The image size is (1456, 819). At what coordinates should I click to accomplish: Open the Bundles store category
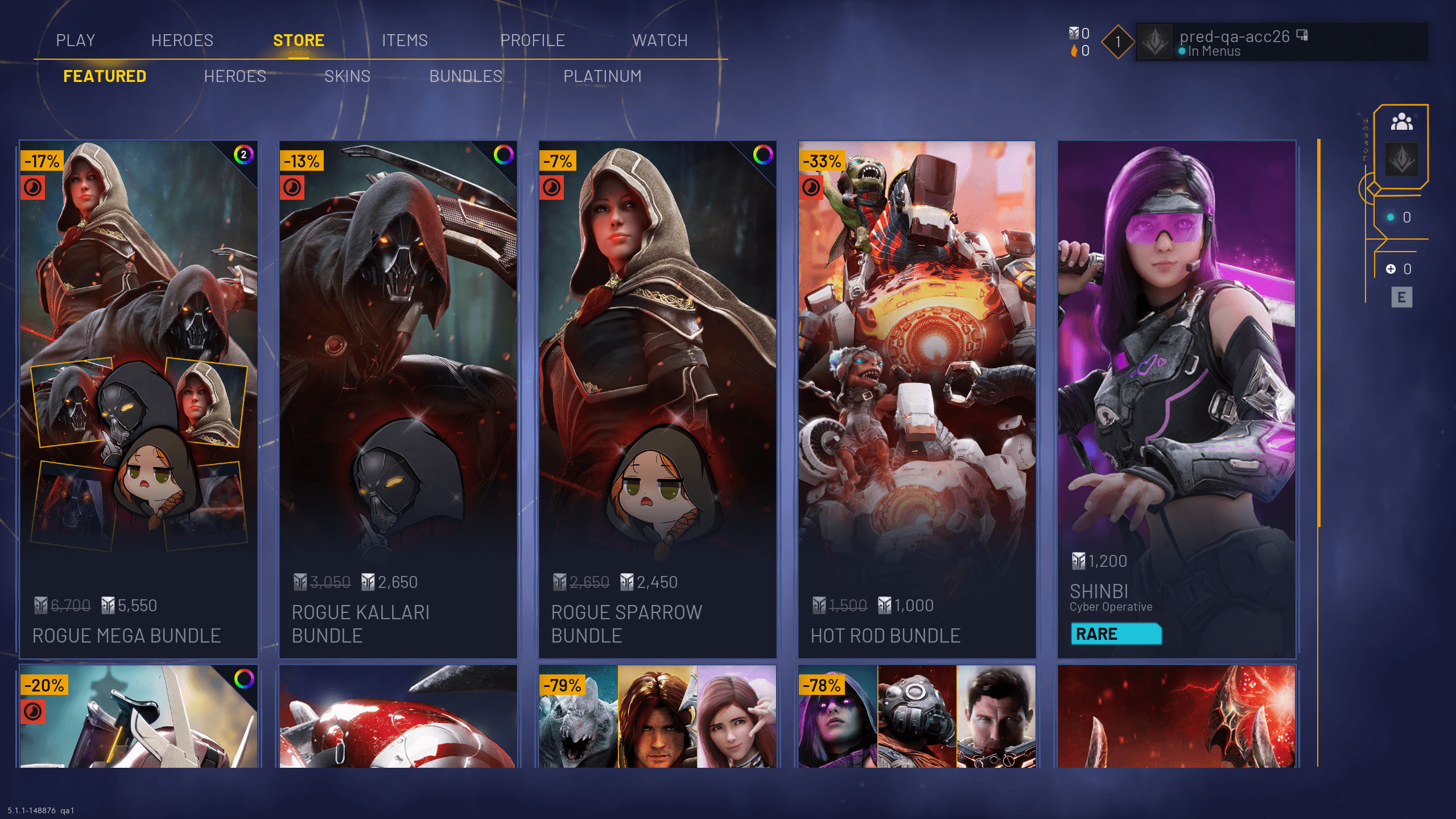(x=465, y=76)
